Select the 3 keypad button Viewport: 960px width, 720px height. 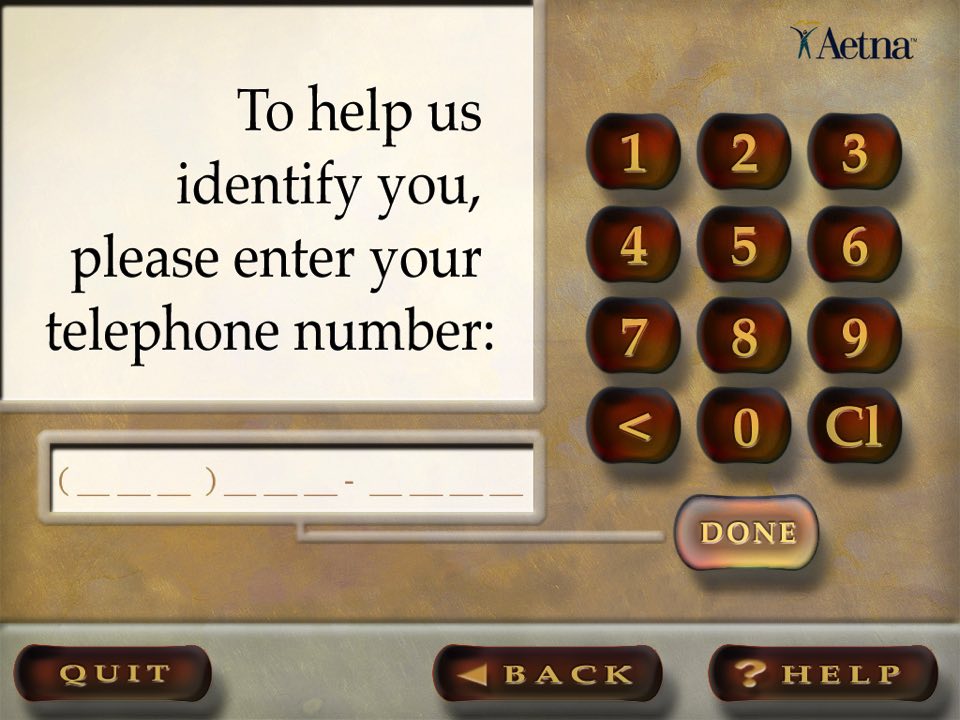pyautogui.click(x=854, y=154)
